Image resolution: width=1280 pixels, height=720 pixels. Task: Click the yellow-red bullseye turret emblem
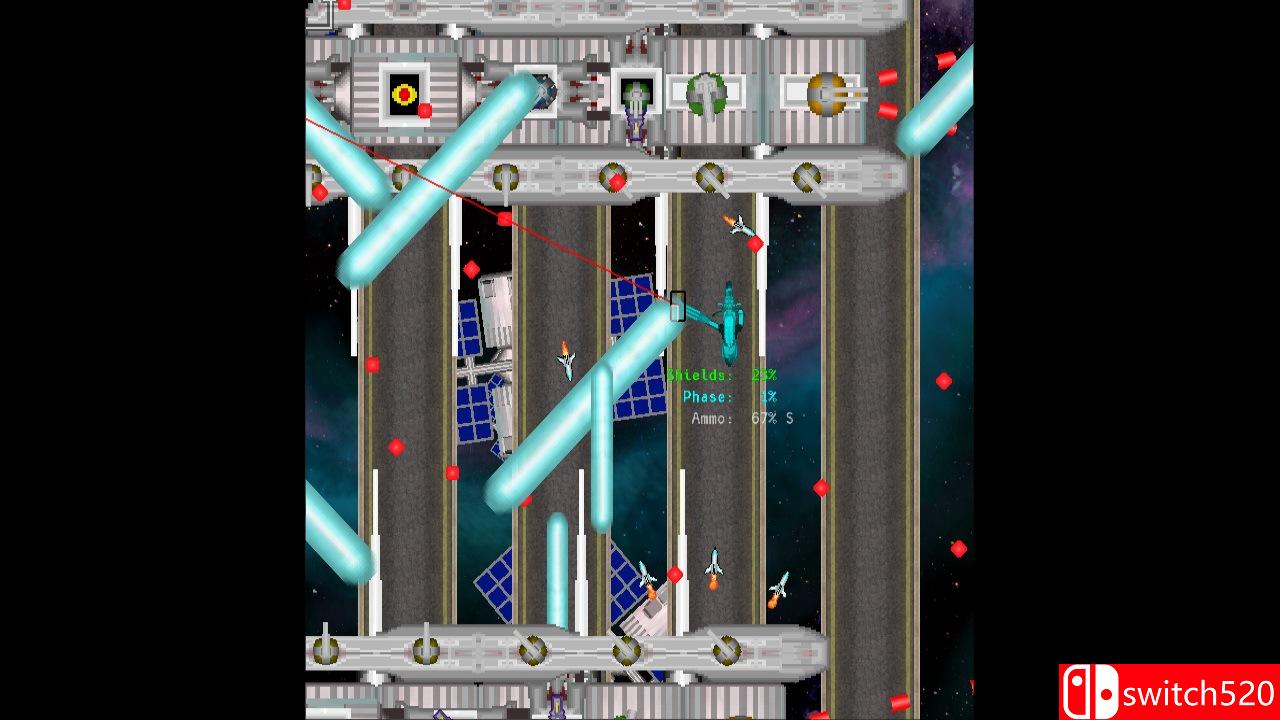tap(404, 92)
